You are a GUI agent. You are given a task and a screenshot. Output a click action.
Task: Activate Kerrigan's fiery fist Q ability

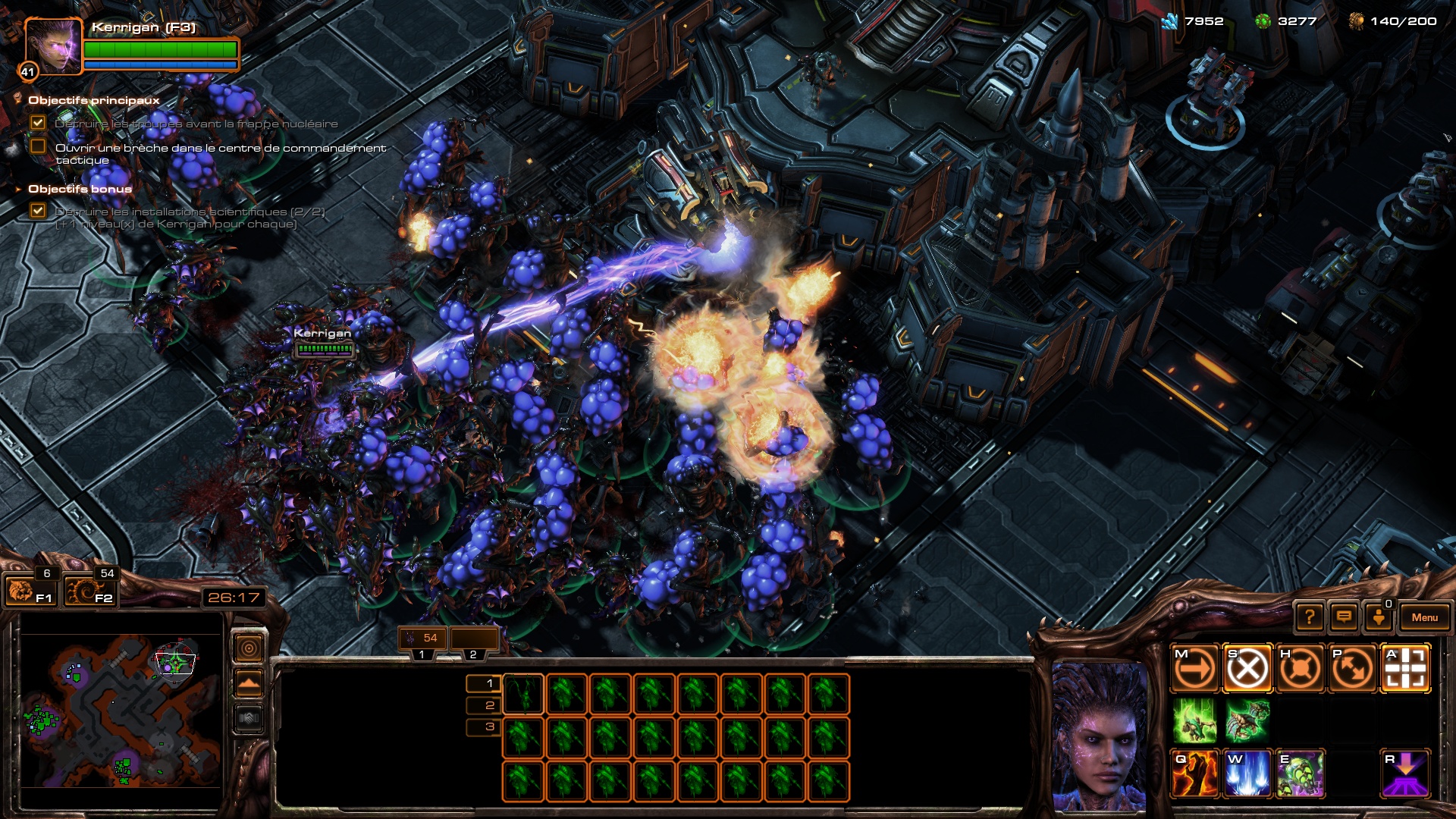1195,774
